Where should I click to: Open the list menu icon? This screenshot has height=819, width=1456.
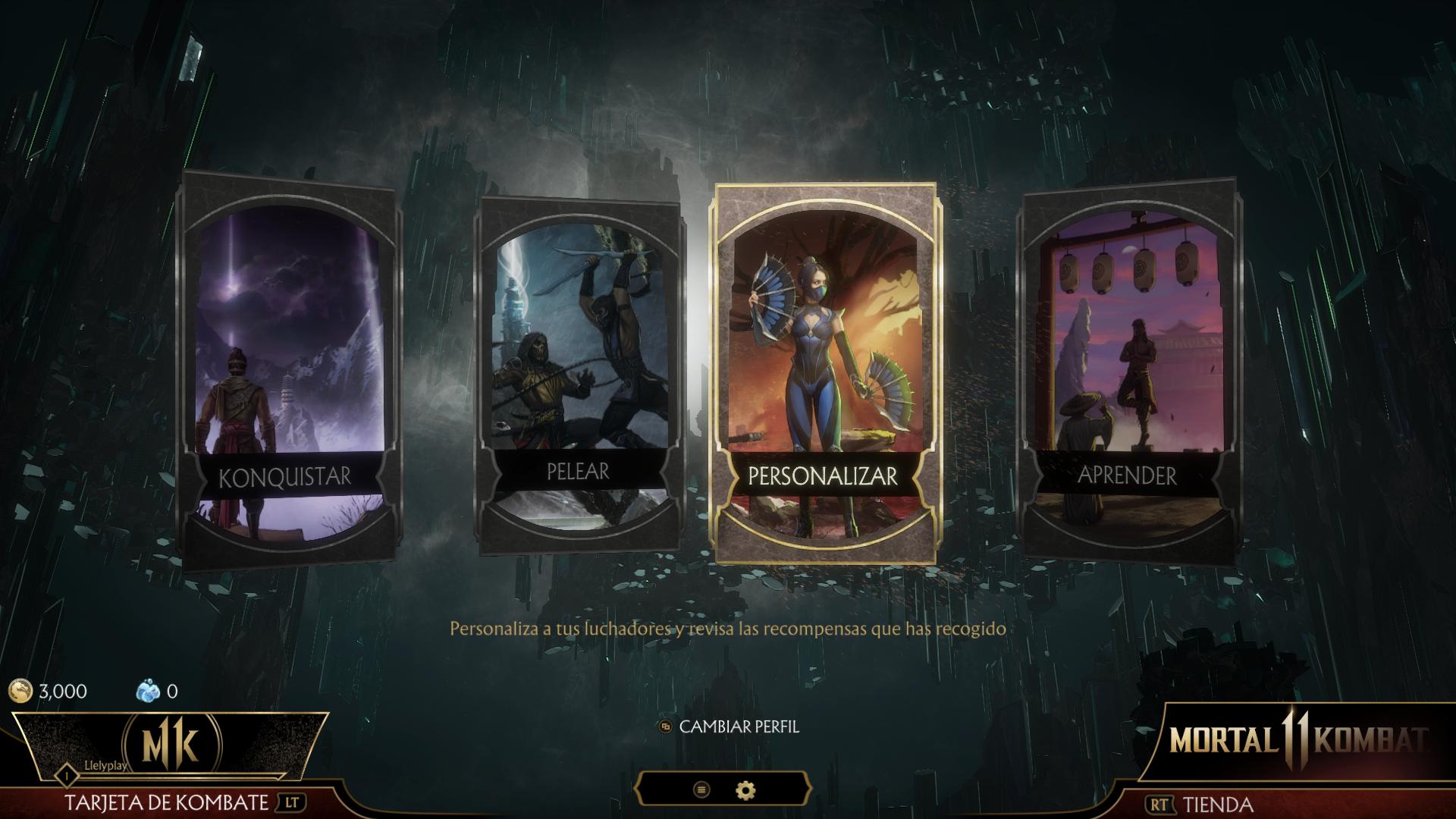point(701,790)
